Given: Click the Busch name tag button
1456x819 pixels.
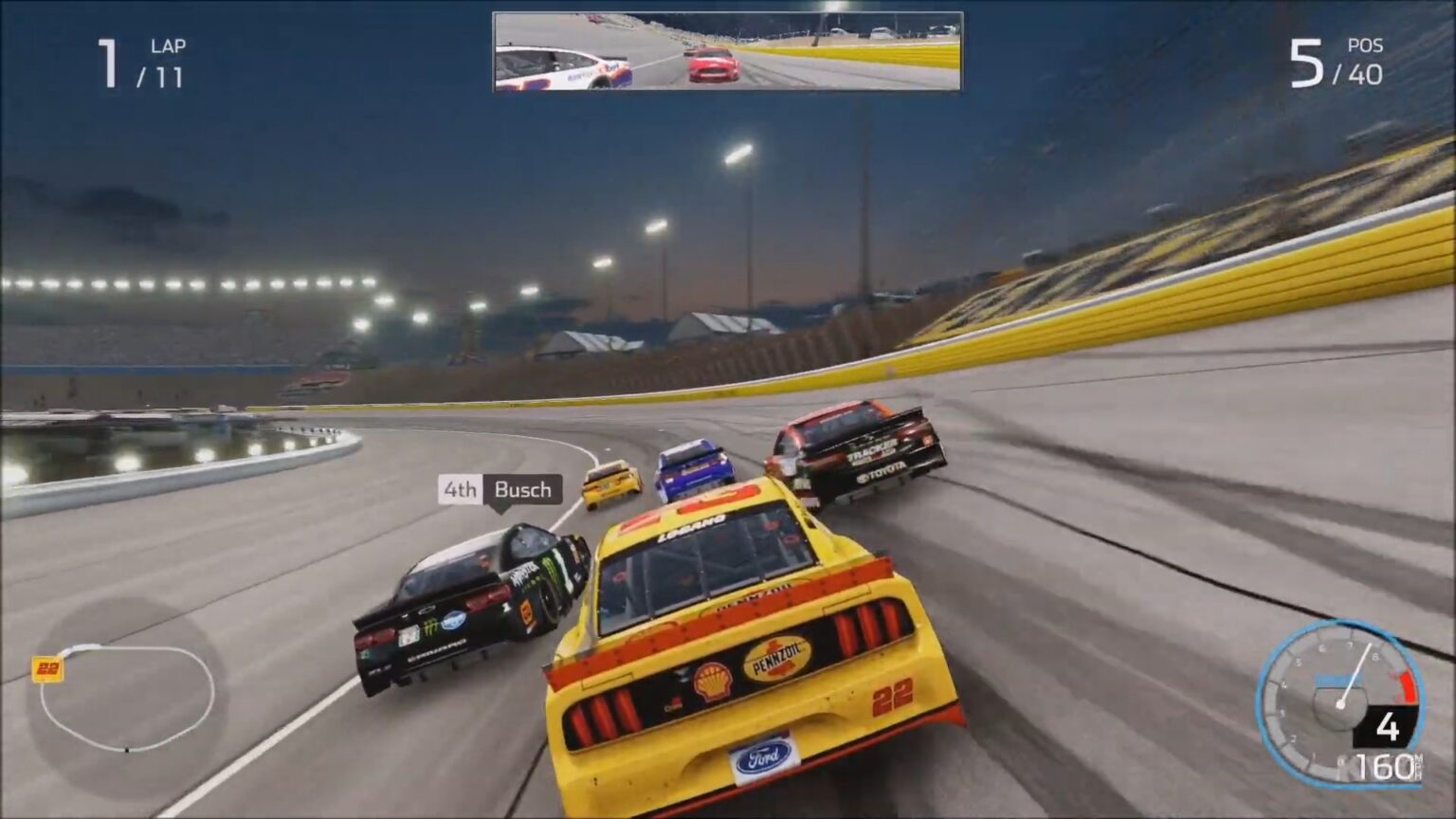Looking at the screenshot, I should pos(521,491).
